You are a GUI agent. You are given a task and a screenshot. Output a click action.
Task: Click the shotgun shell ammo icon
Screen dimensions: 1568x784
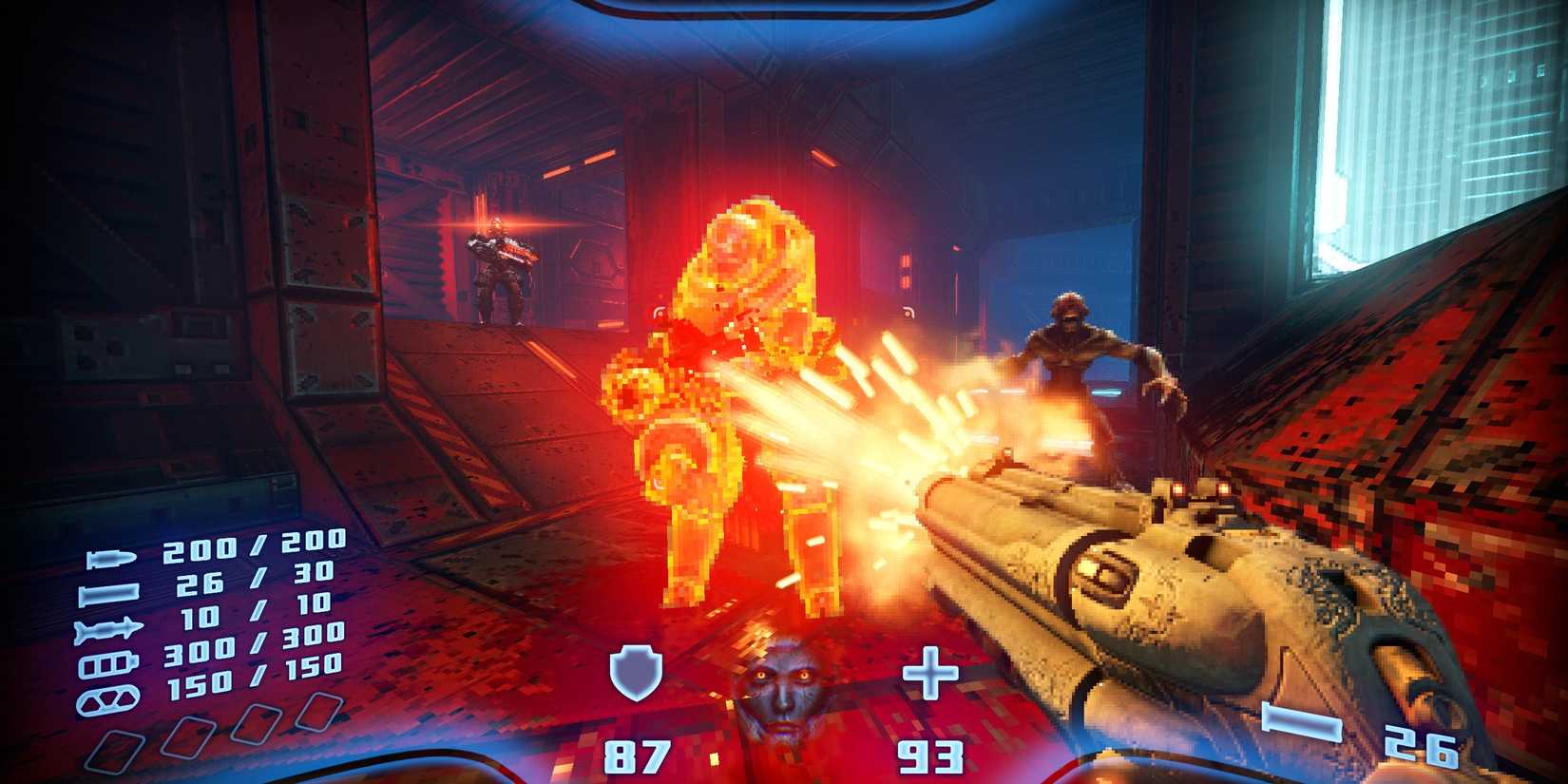coord(107,592)
